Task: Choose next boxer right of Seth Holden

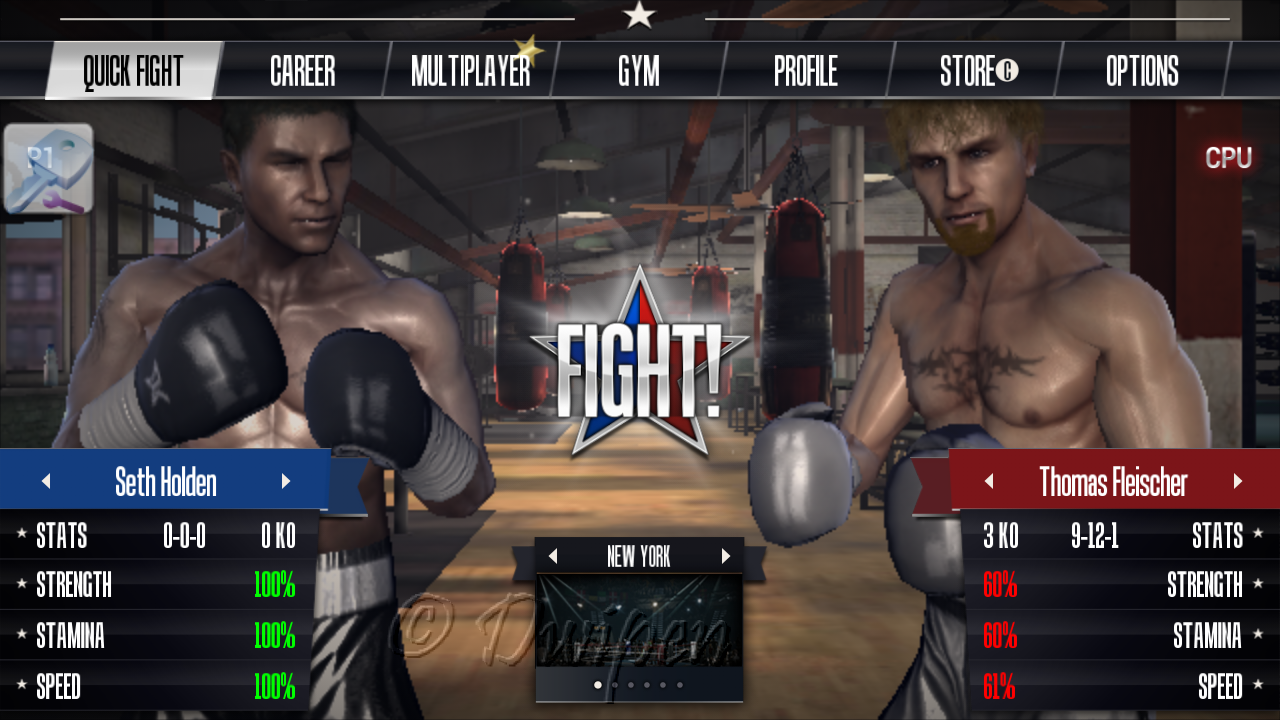Action: point(286,482)
